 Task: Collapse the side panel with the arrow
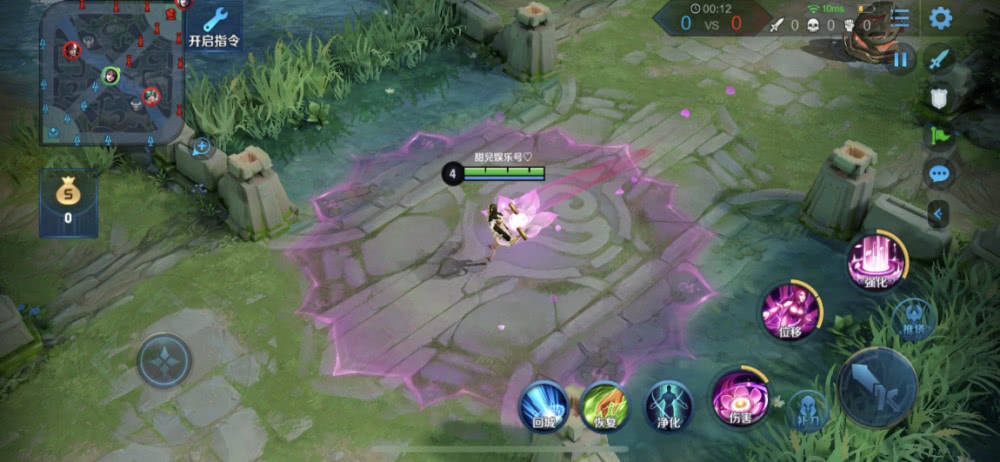[x=939, y=213]
